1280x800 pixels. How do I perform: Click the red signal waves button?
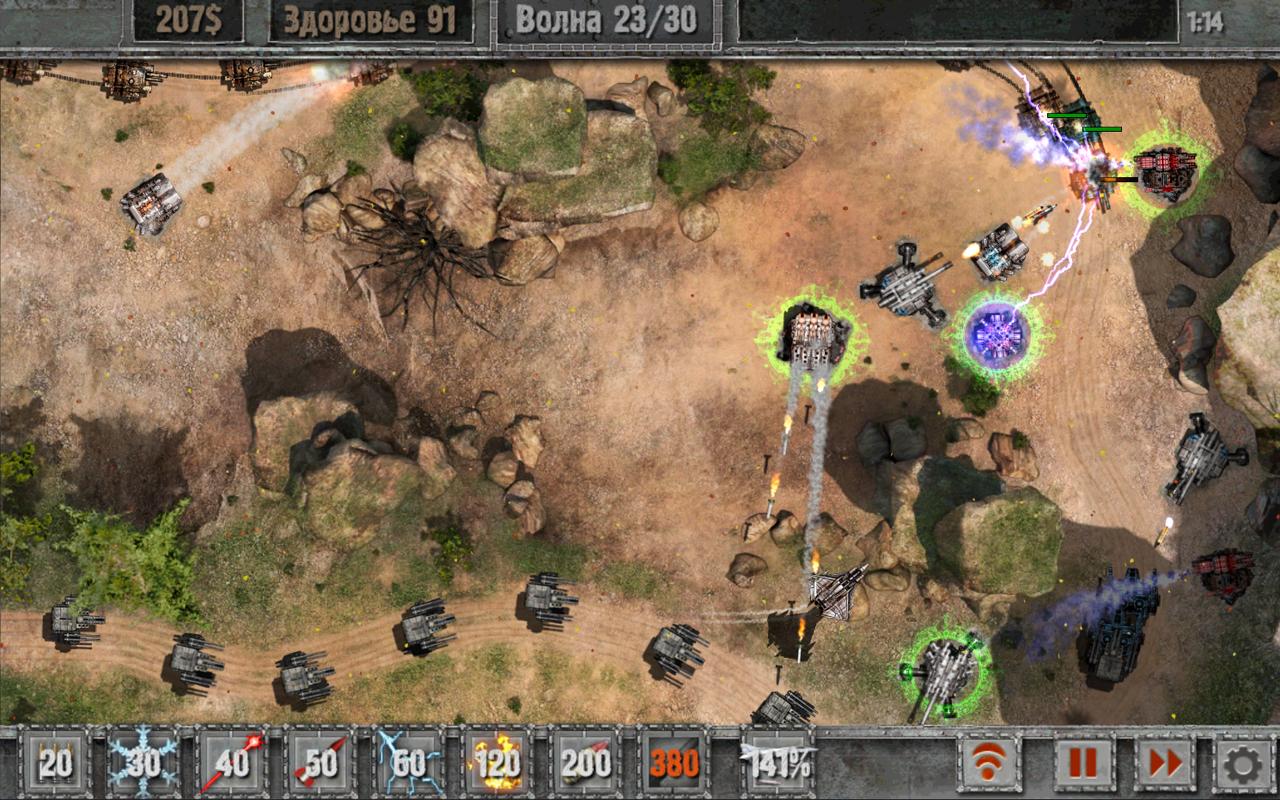pos(990,765)
